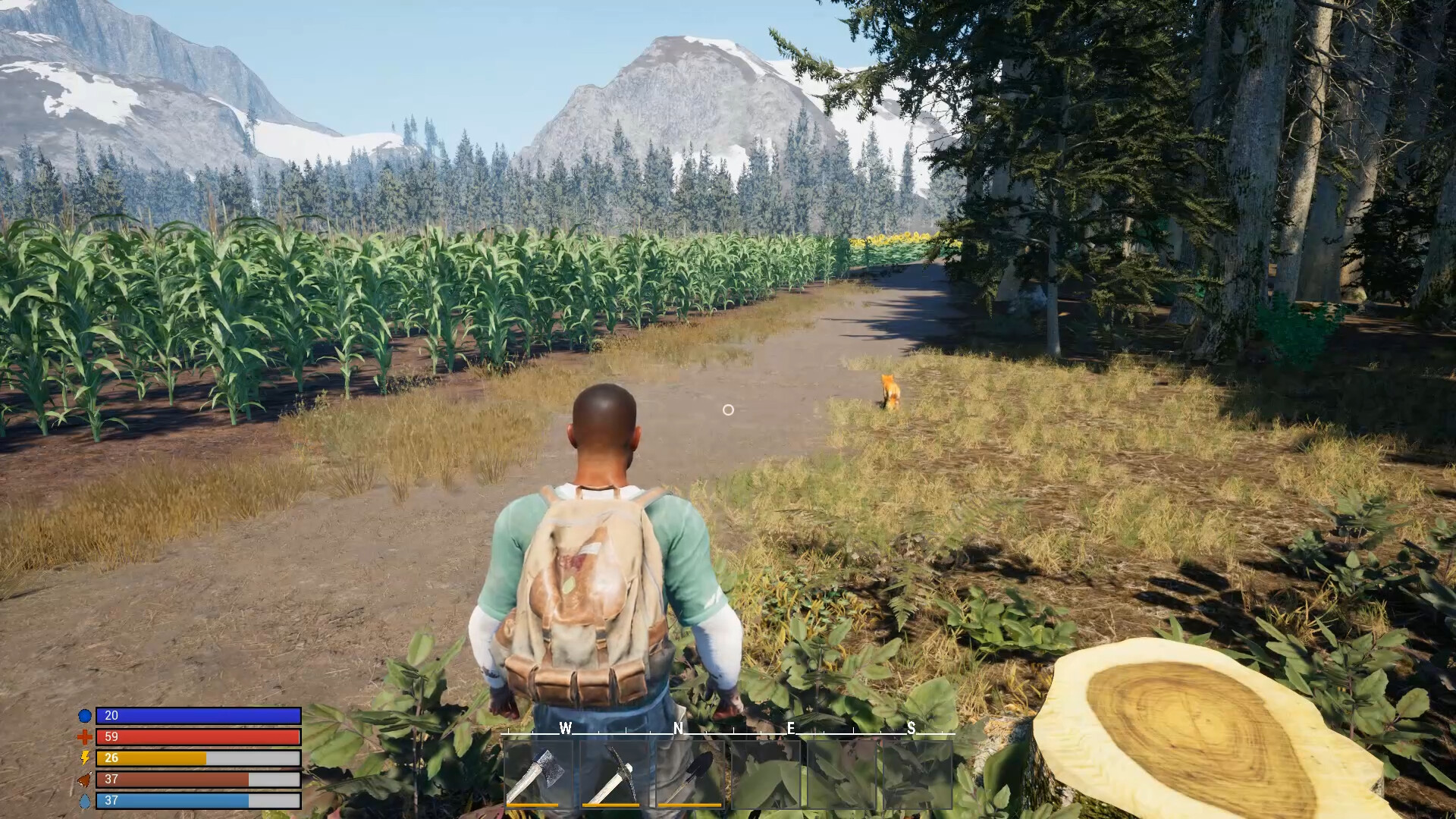Click the red health cross icon

[86, 736]
